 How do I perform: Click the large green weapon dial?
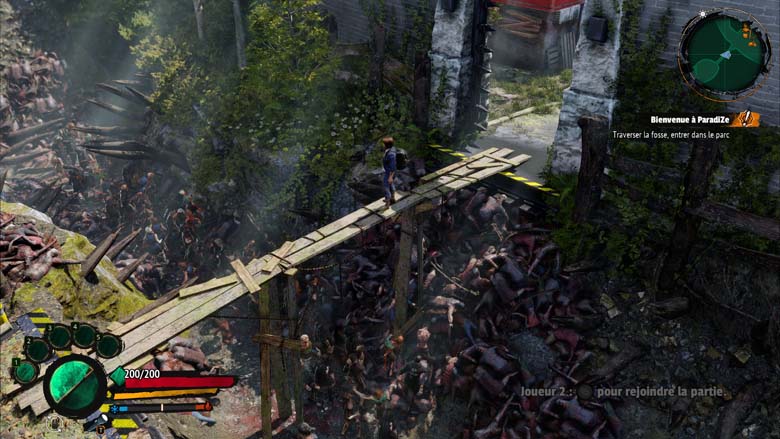[x=74, y=386]
